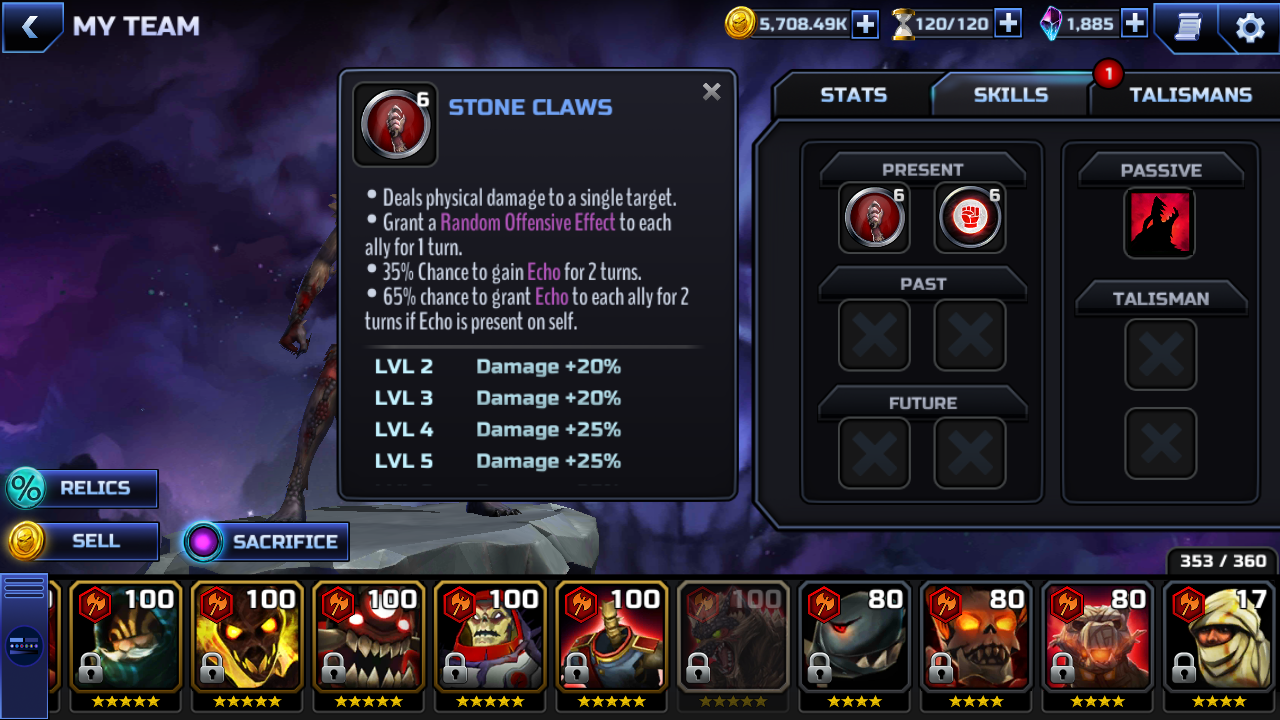Screen dimensions: 1280x720
Task: Buy more purple gems
Action: (1134, 24)
